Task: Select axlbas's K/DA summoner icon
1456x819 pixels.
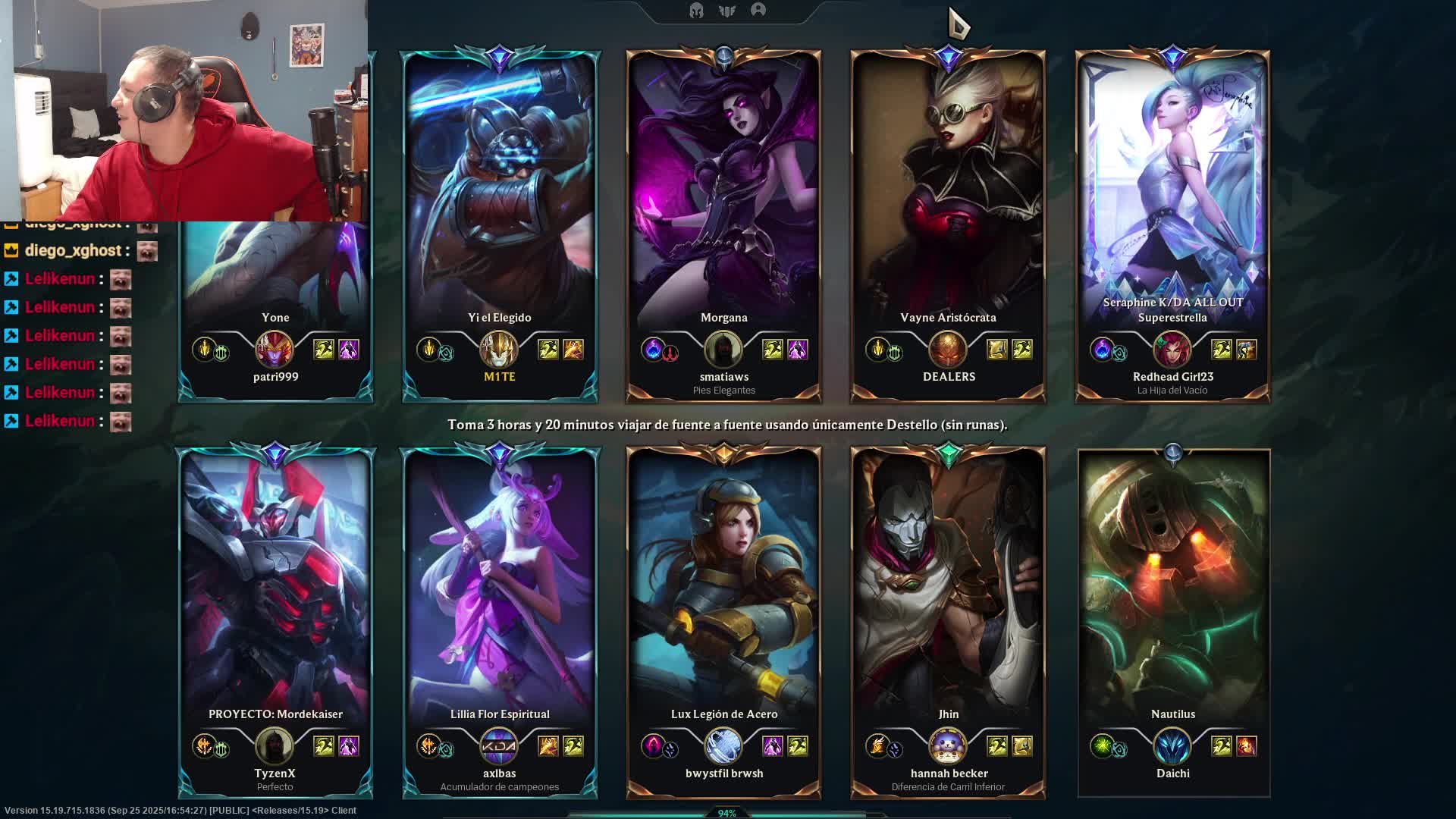Action: click(499, 746)
